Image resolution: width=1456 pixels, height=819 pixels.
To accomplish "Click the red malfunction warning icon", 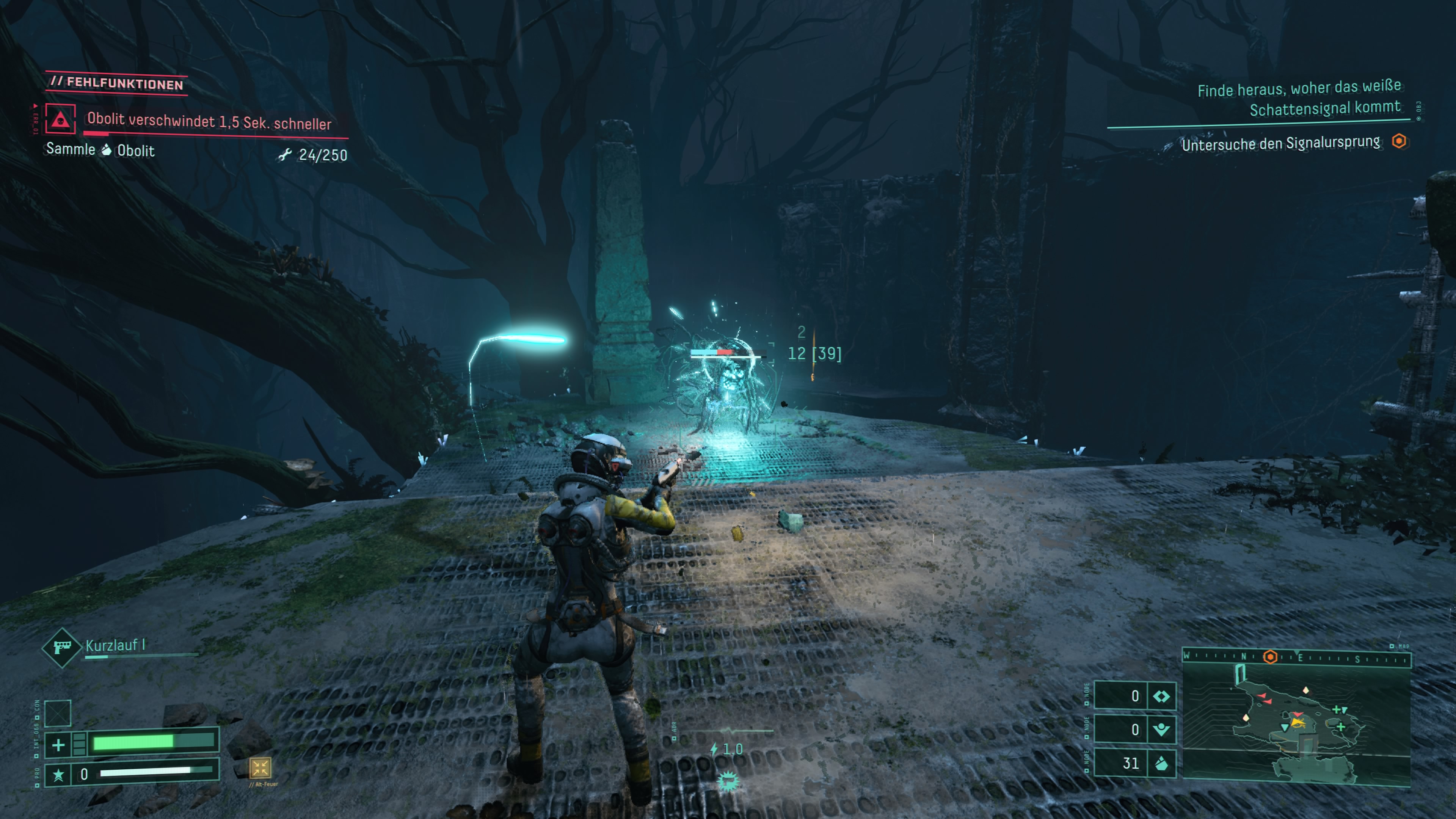I will [60, 119].
